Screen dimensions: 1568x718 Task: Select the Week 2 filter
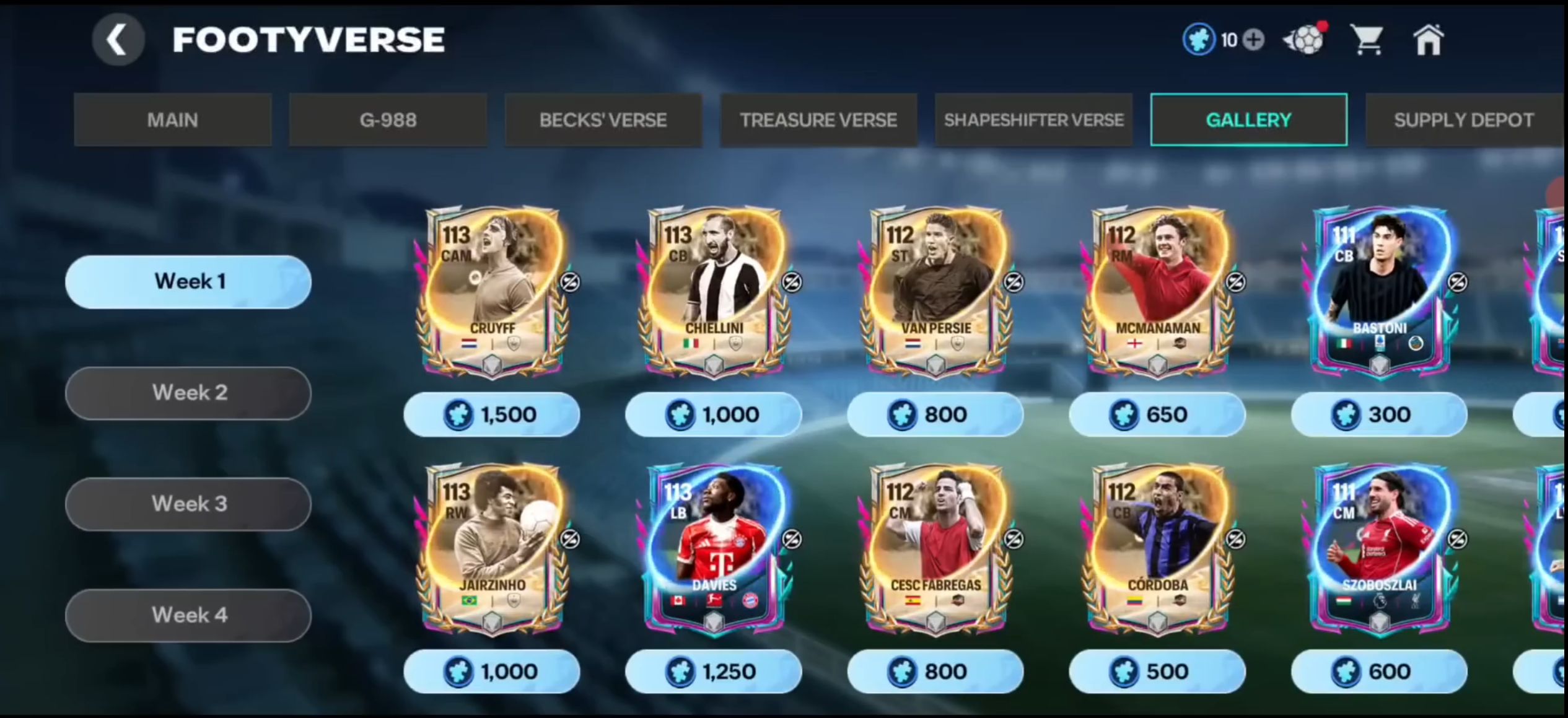188,392
